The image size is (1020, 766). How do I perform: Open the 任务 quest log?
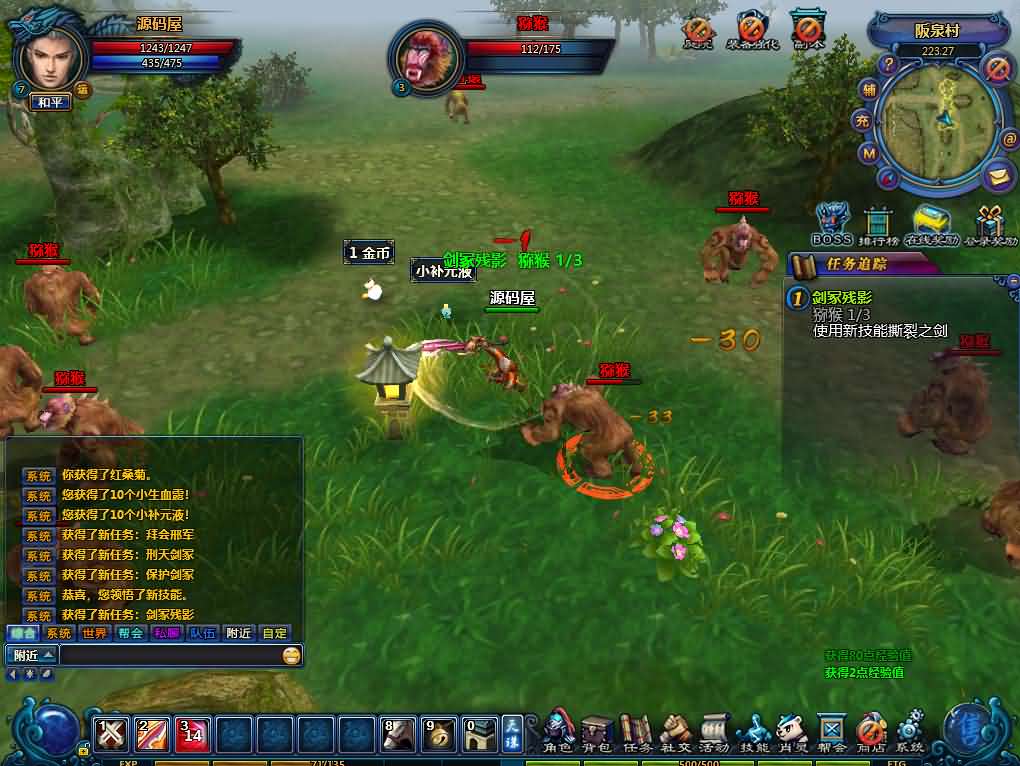[636, 732]
